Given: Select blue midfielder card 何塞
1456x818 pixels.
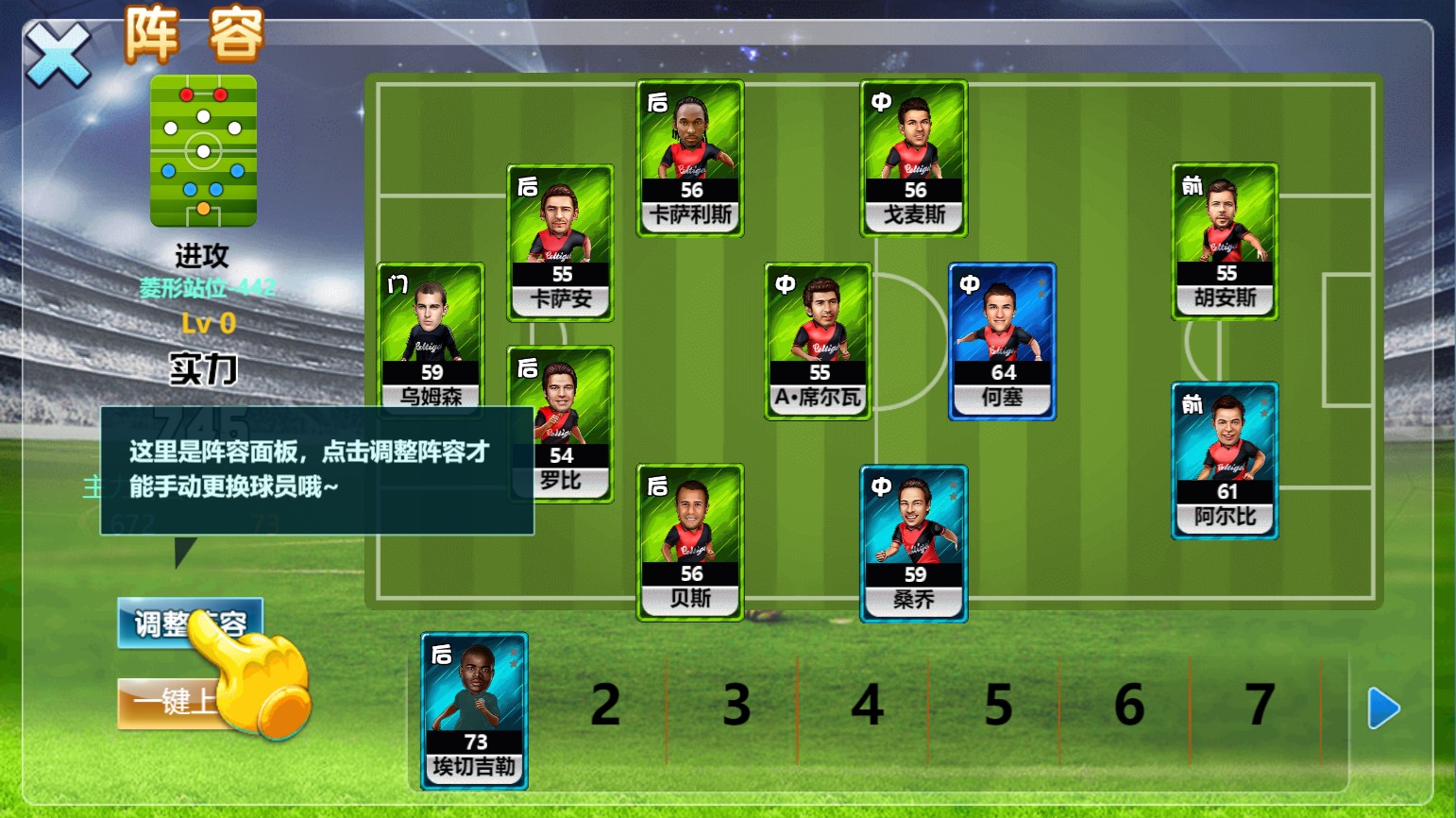Looking at the screenshot, I should 1002,341.
